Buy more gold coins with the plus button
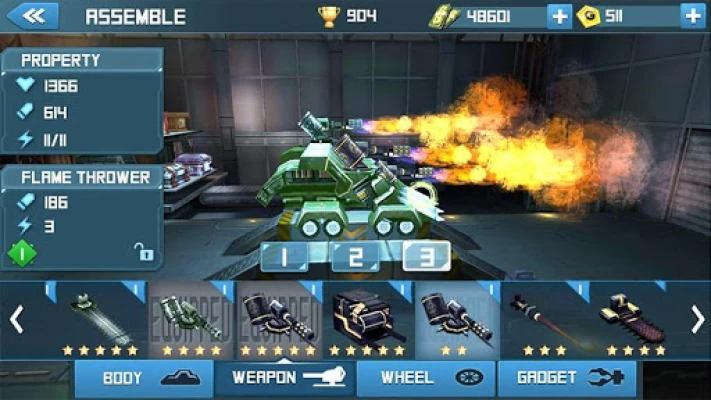 click(x=692, y=16)
